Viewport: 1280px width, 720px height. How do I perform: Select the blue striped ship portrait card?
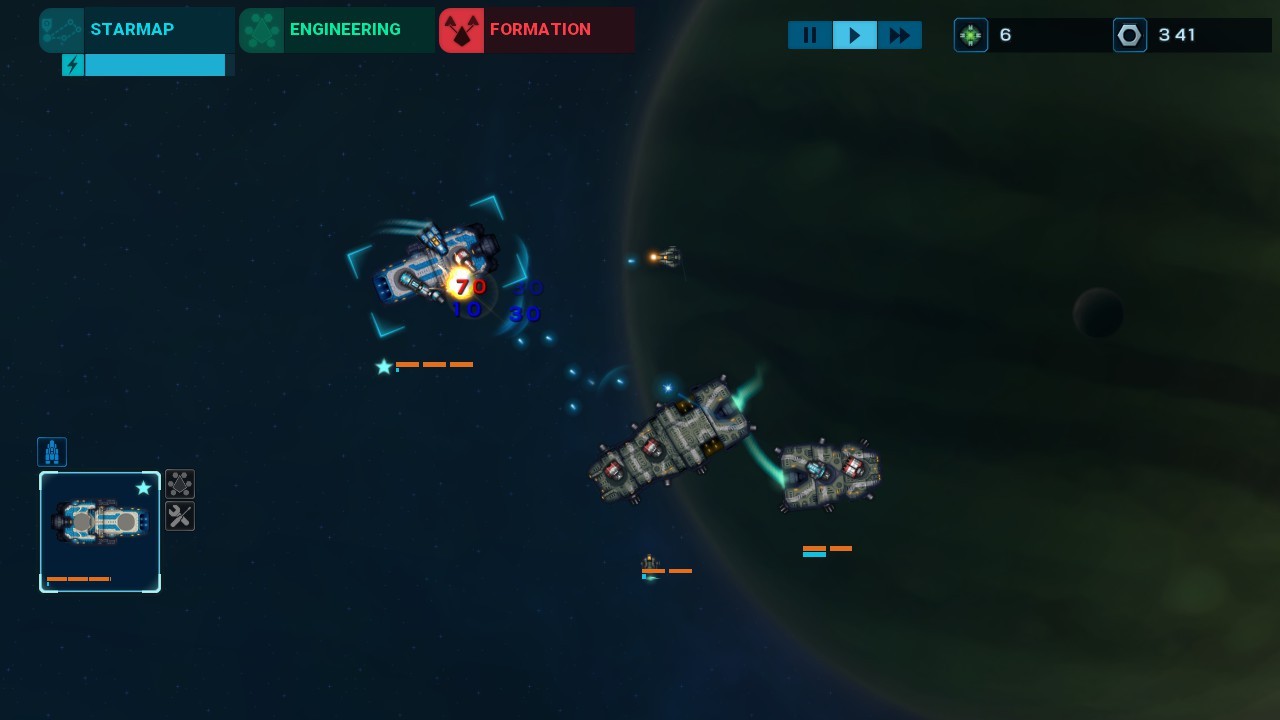tap(100, 531)
